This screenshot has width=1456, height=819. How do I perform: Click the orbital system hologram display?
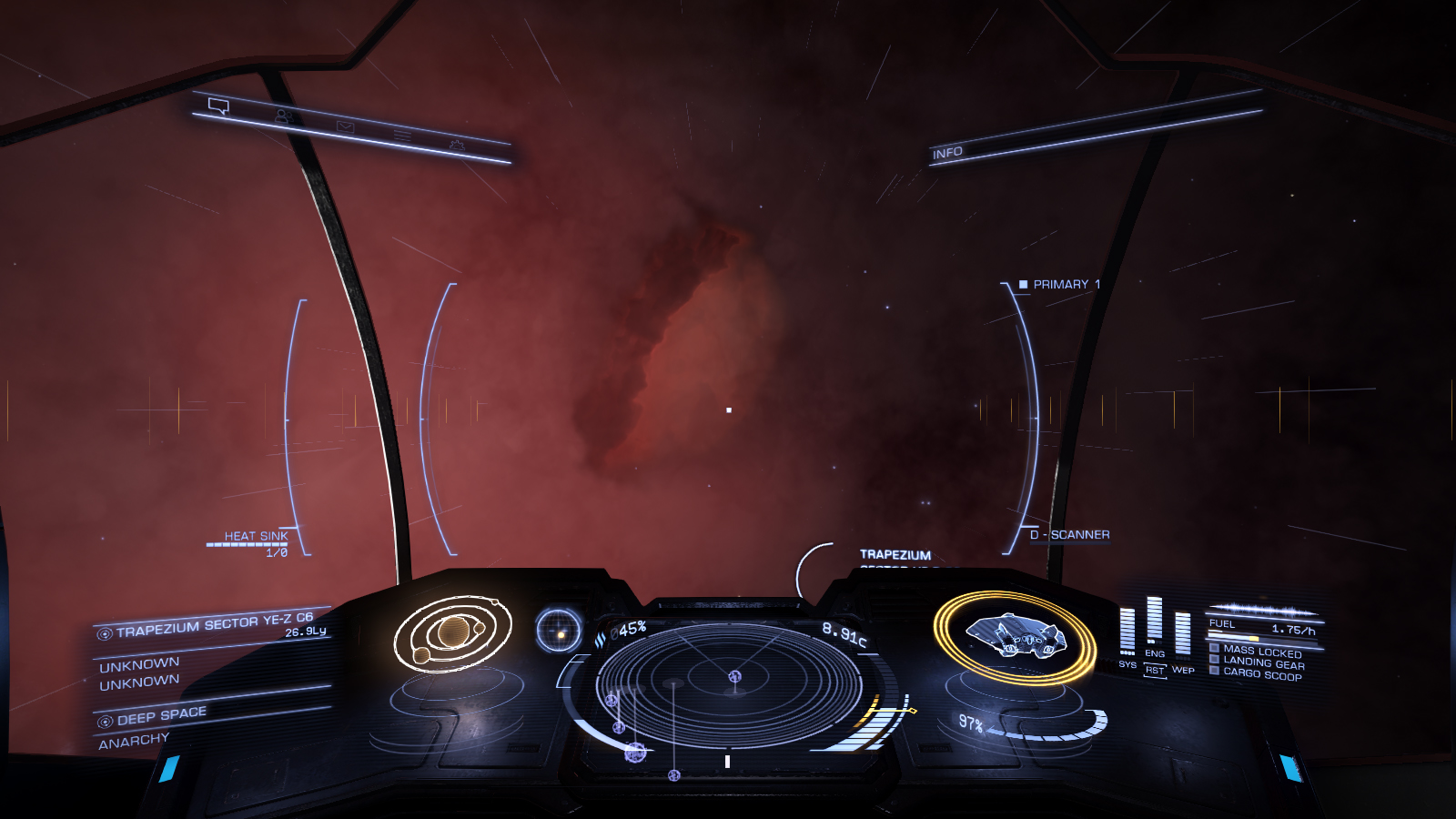(x=452, y=632)
